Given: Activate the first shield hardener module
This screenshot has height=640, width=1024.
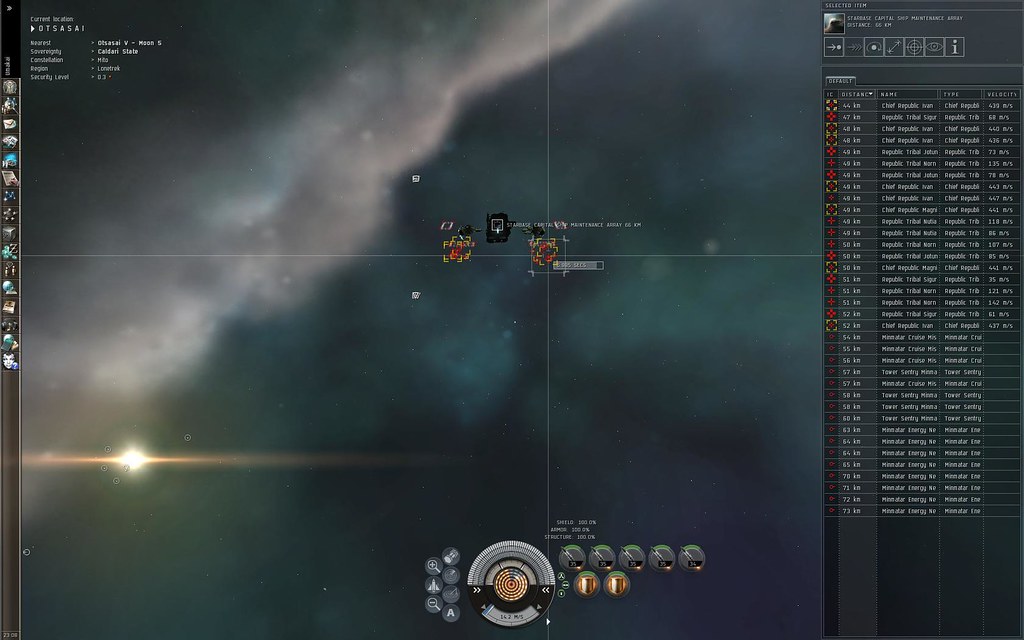Looking at the screenshot, I should (587, 584).
